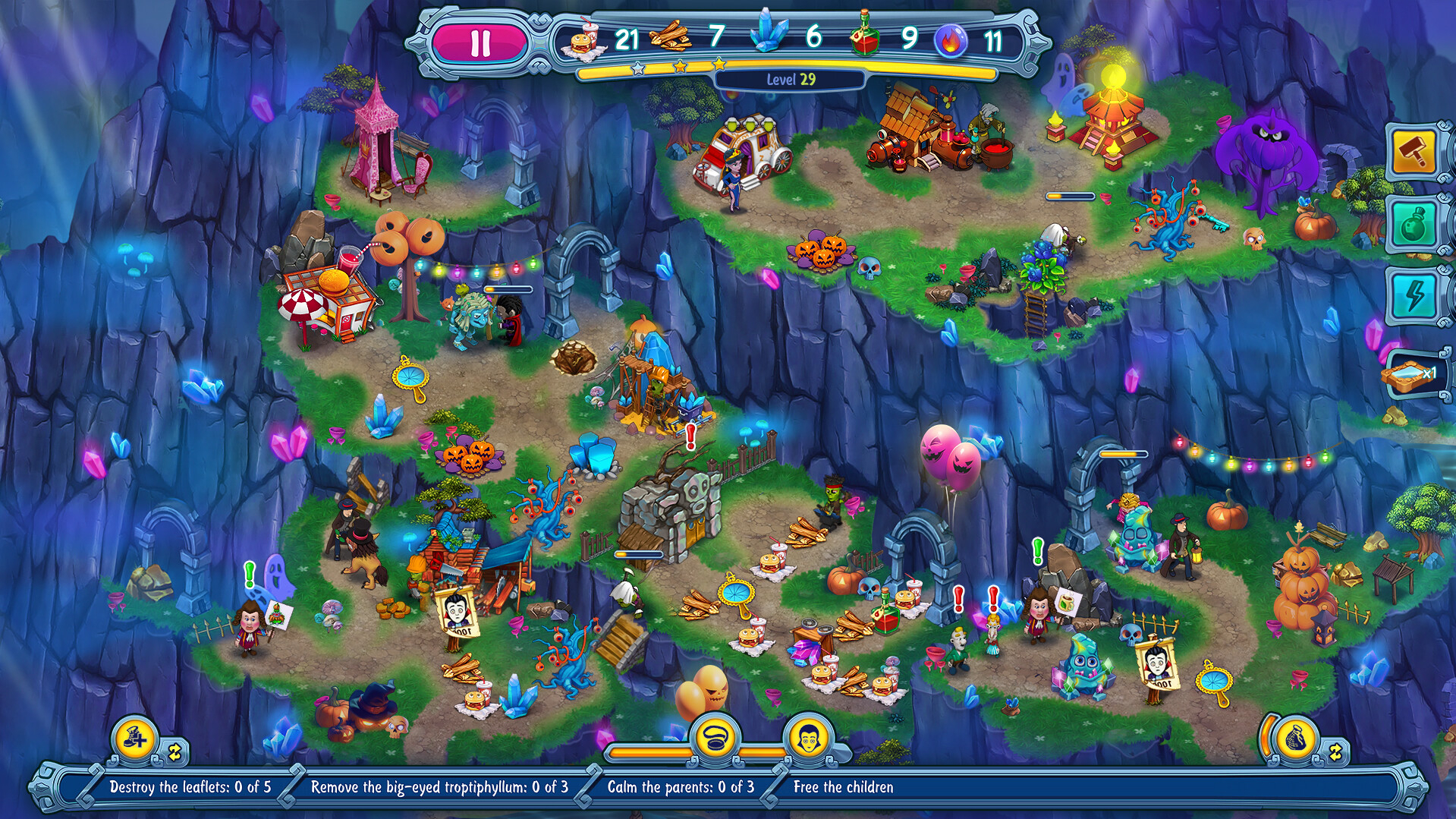The height and width of the screenshot is (819, 1456).
Task: Toggle the swap arrows beside the worker icon
Action: (175, 752)
